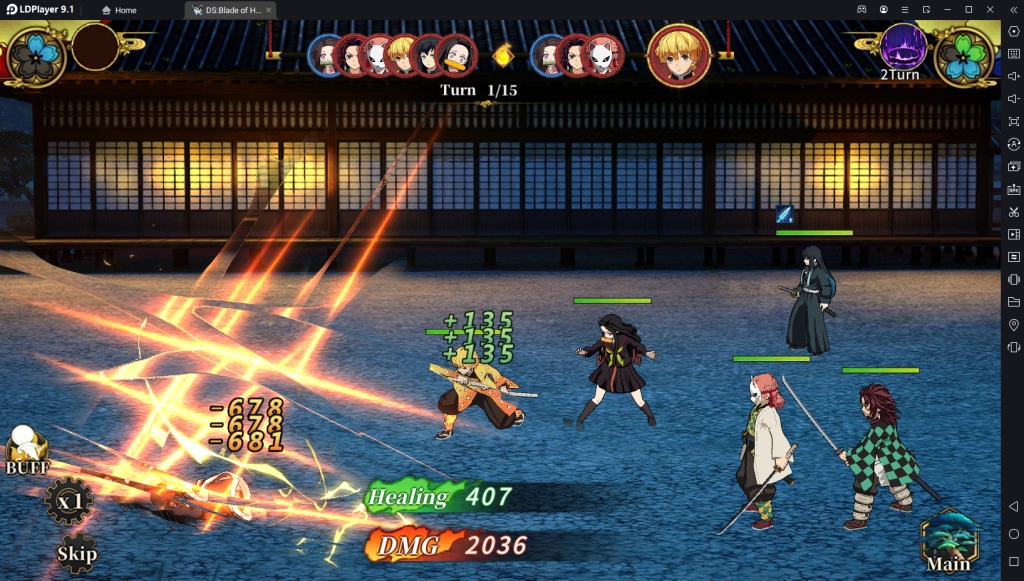The image size is (1024, 581).
Task: Skip the battle animation
Action: (77, 551)
